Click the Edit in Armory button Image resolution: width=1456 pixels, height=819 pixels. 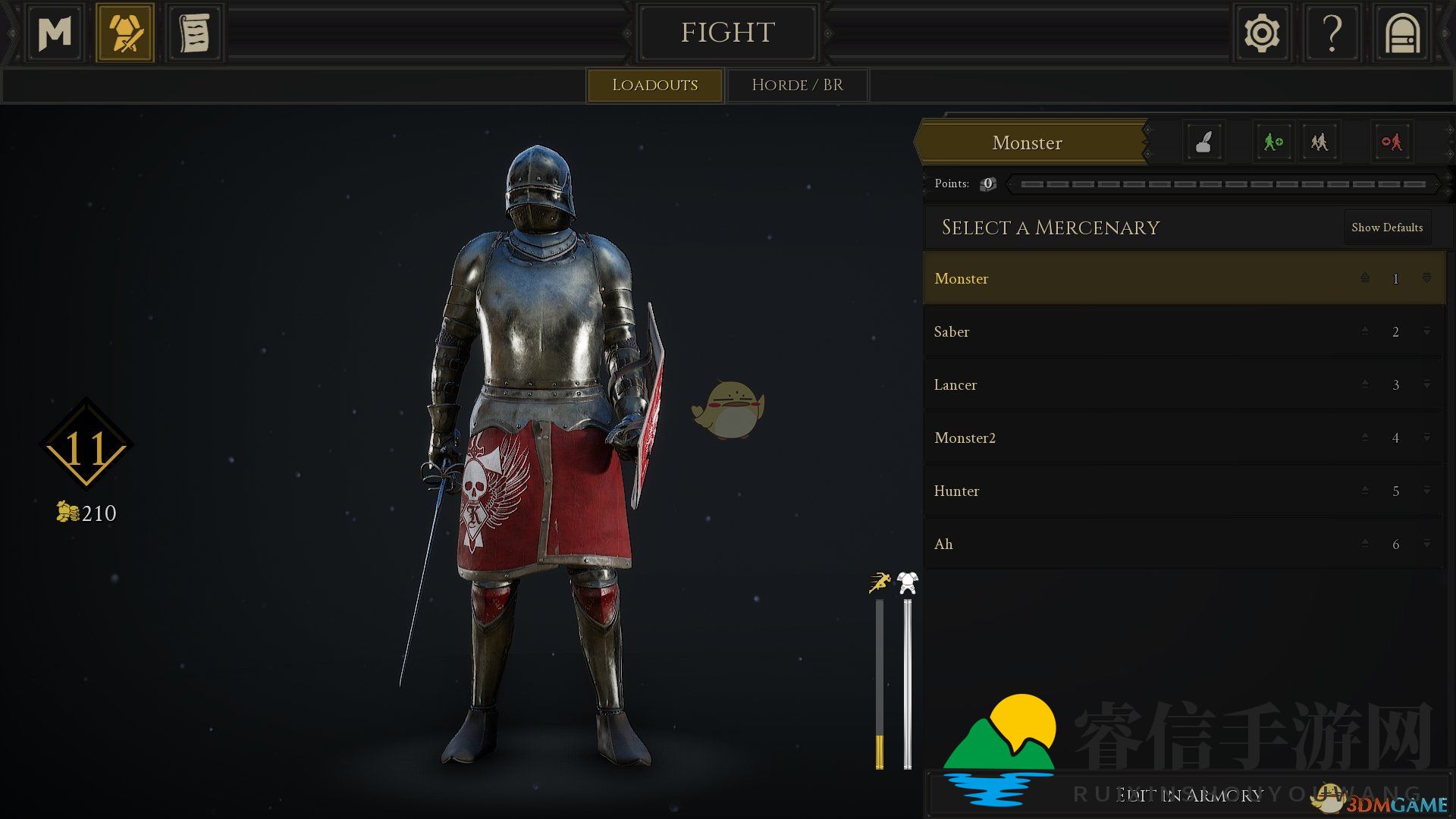[1187, 795]
